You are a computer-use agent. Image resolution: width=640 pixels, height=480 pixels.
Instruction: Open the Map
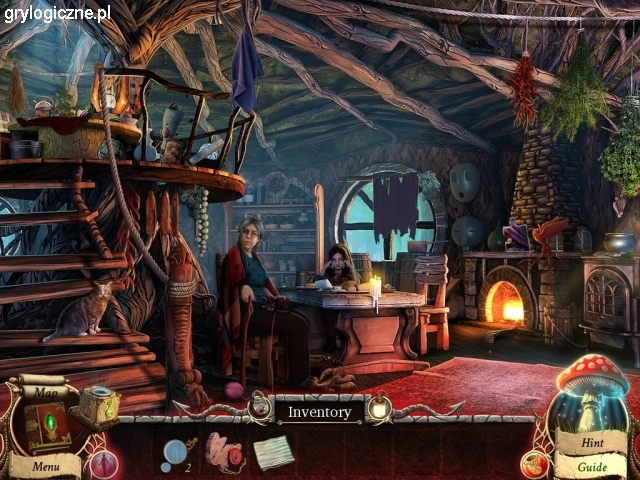[44, 392]
